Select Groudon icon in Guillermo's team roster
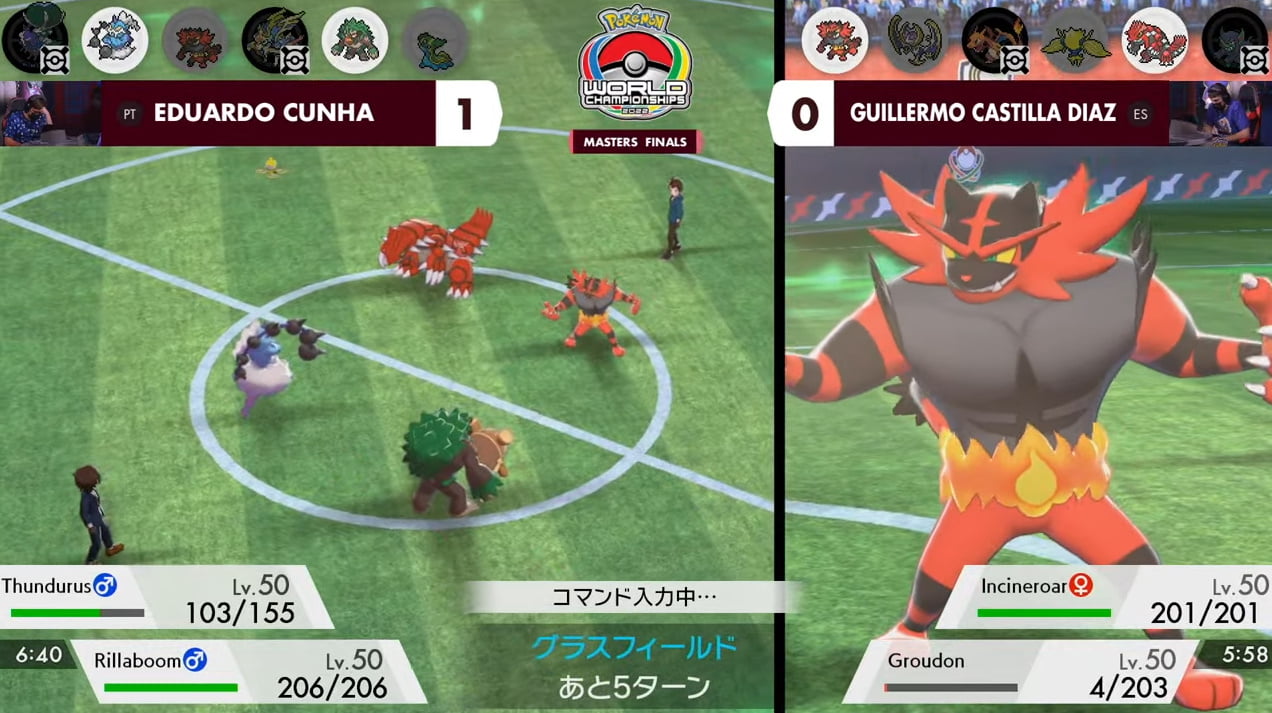Screen dimensions: 1272x713 pos(1154,40)
